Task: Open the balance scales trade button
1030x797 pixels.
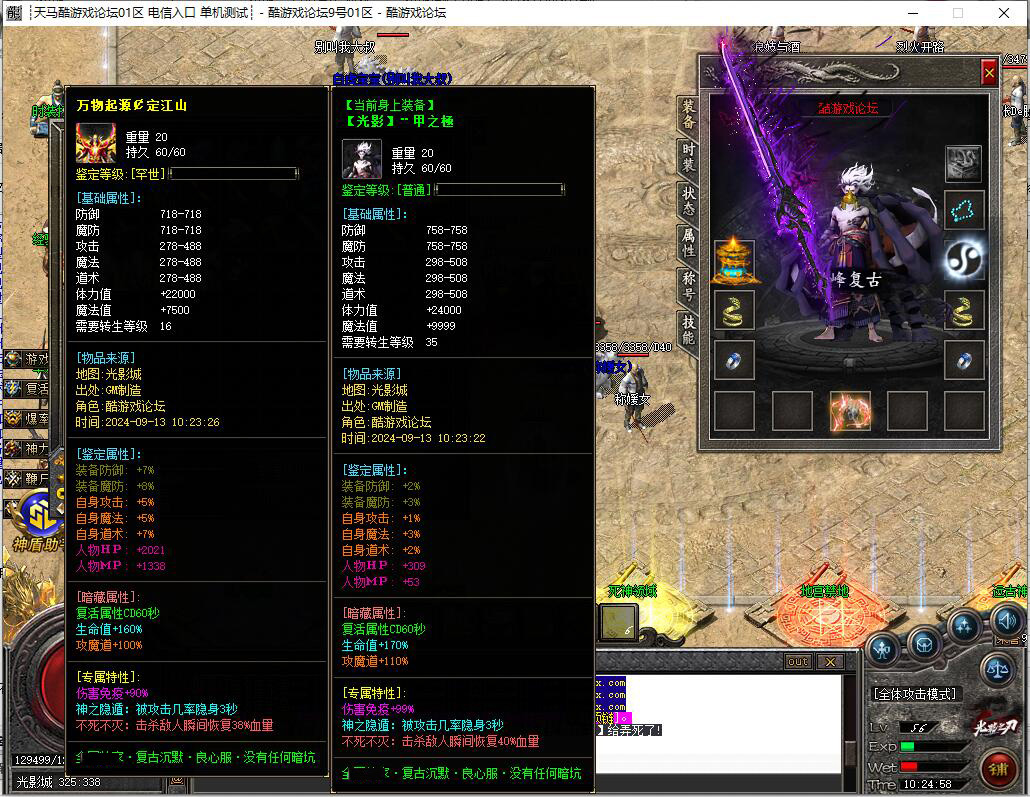Action: [x=997, y=668]
